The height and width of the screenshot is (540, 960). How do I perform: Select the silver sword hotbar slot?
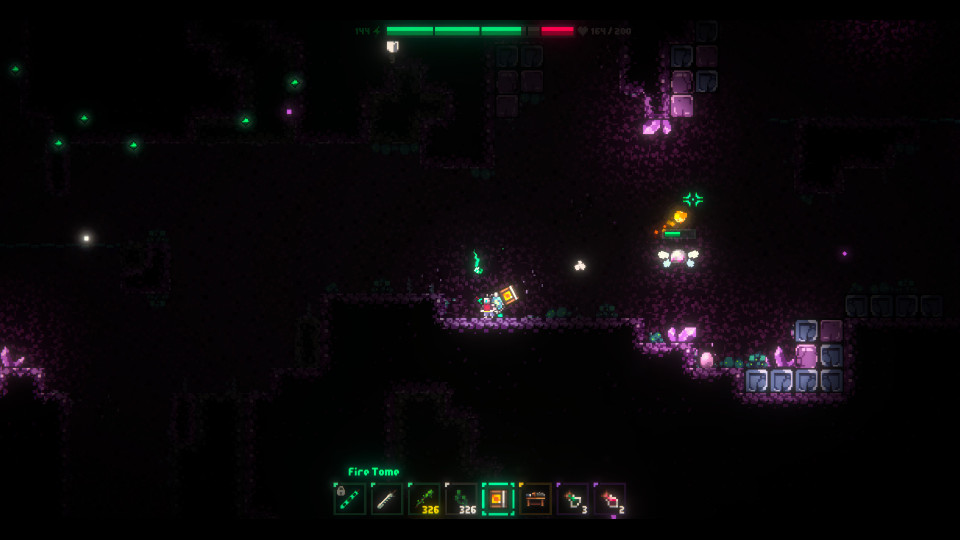[x=387, y=498]
